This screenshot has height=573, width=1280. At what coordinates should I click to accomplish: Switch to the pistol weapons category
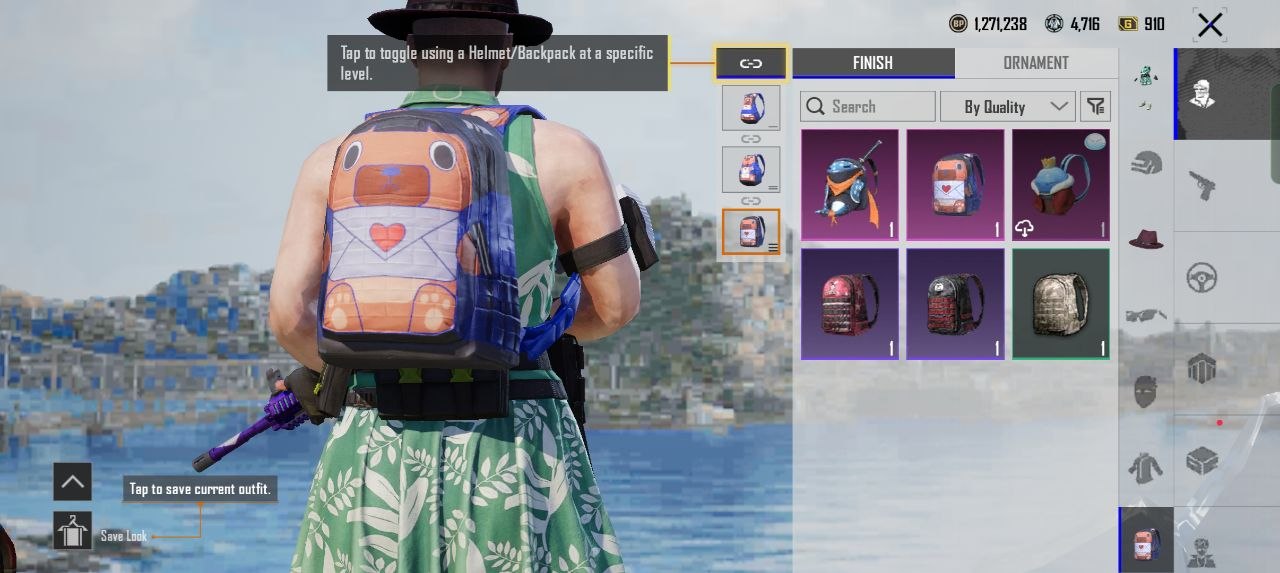[x=1201, y=185]
